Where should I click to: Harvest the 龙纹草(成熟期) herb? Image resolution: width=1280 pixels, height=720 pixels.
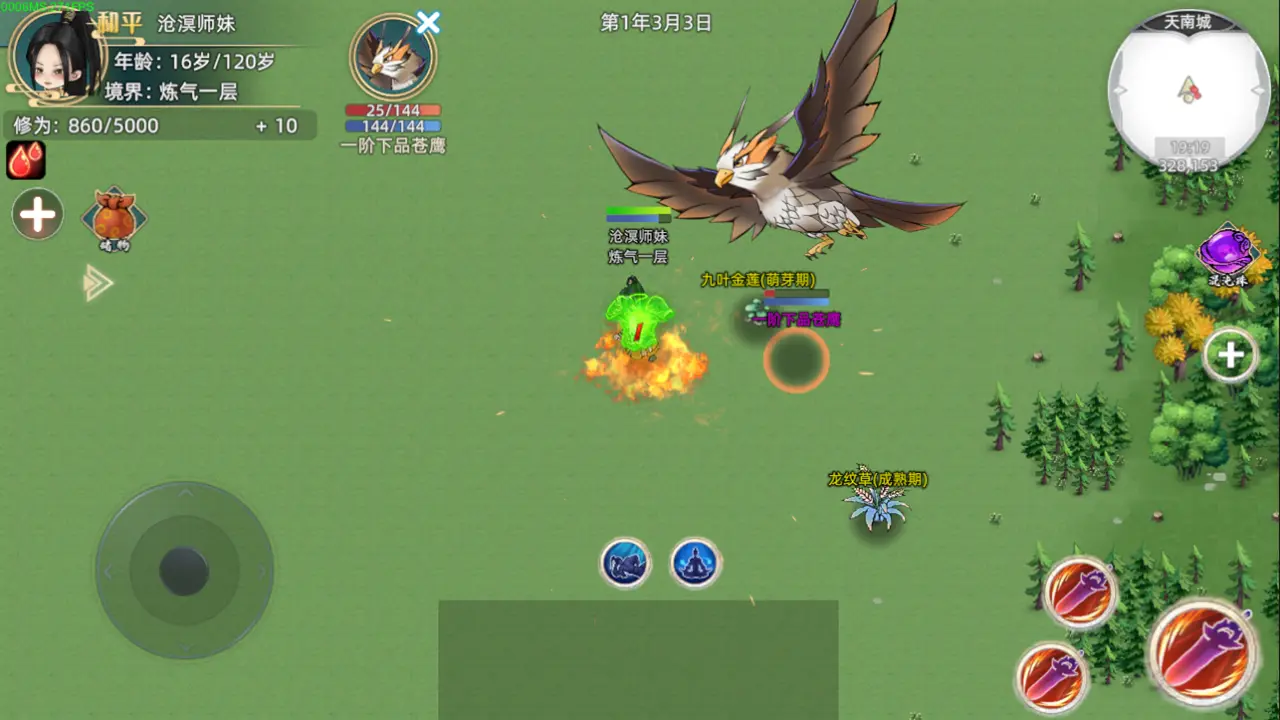pyautogui.click(x=878, y=508)
